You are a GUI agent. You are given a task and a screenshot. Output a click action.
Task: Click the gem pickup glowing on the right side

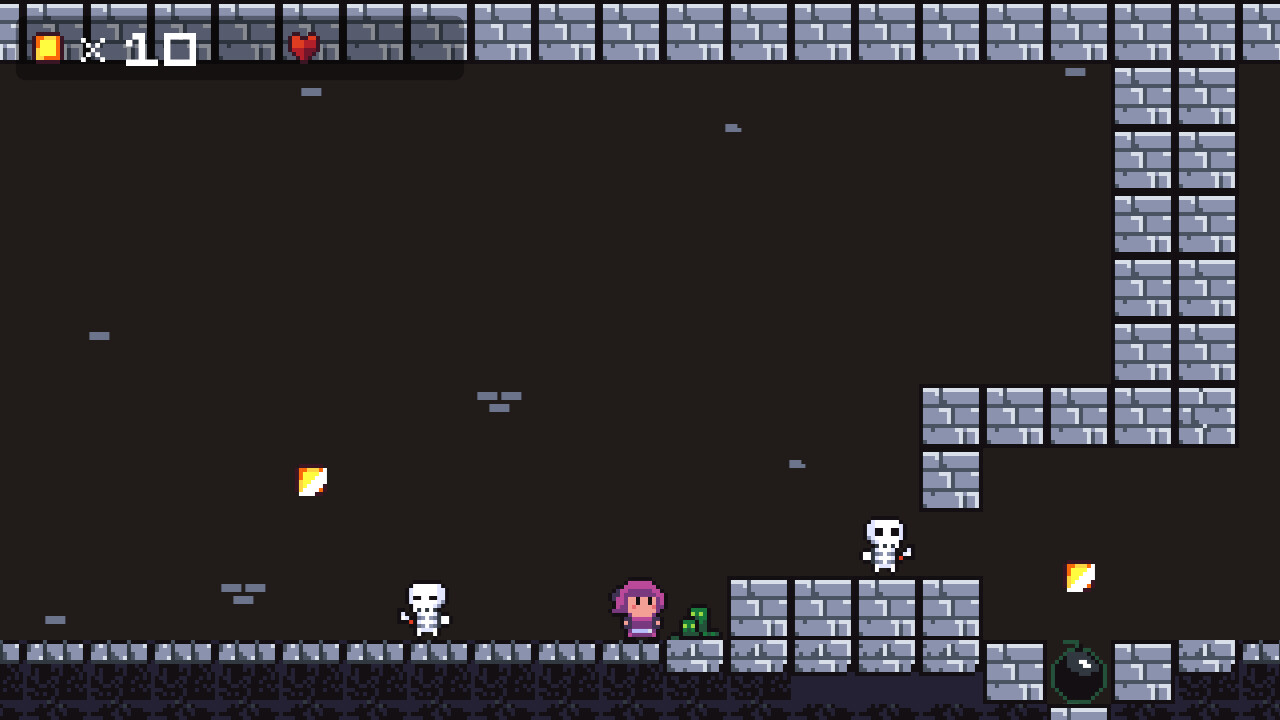1078,575
